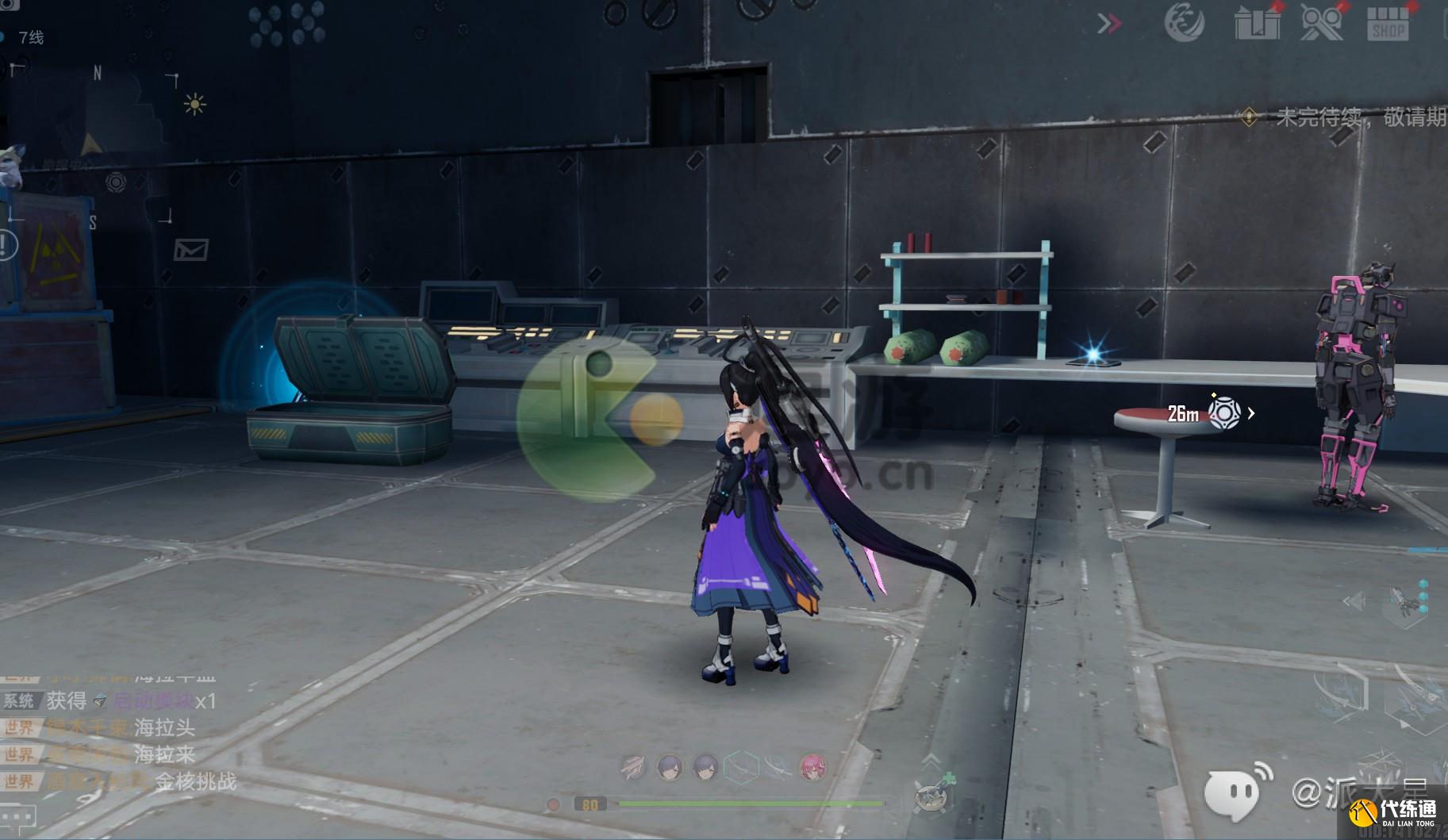Click the sun weather icon by the minimap

click(x=194, y=104)
